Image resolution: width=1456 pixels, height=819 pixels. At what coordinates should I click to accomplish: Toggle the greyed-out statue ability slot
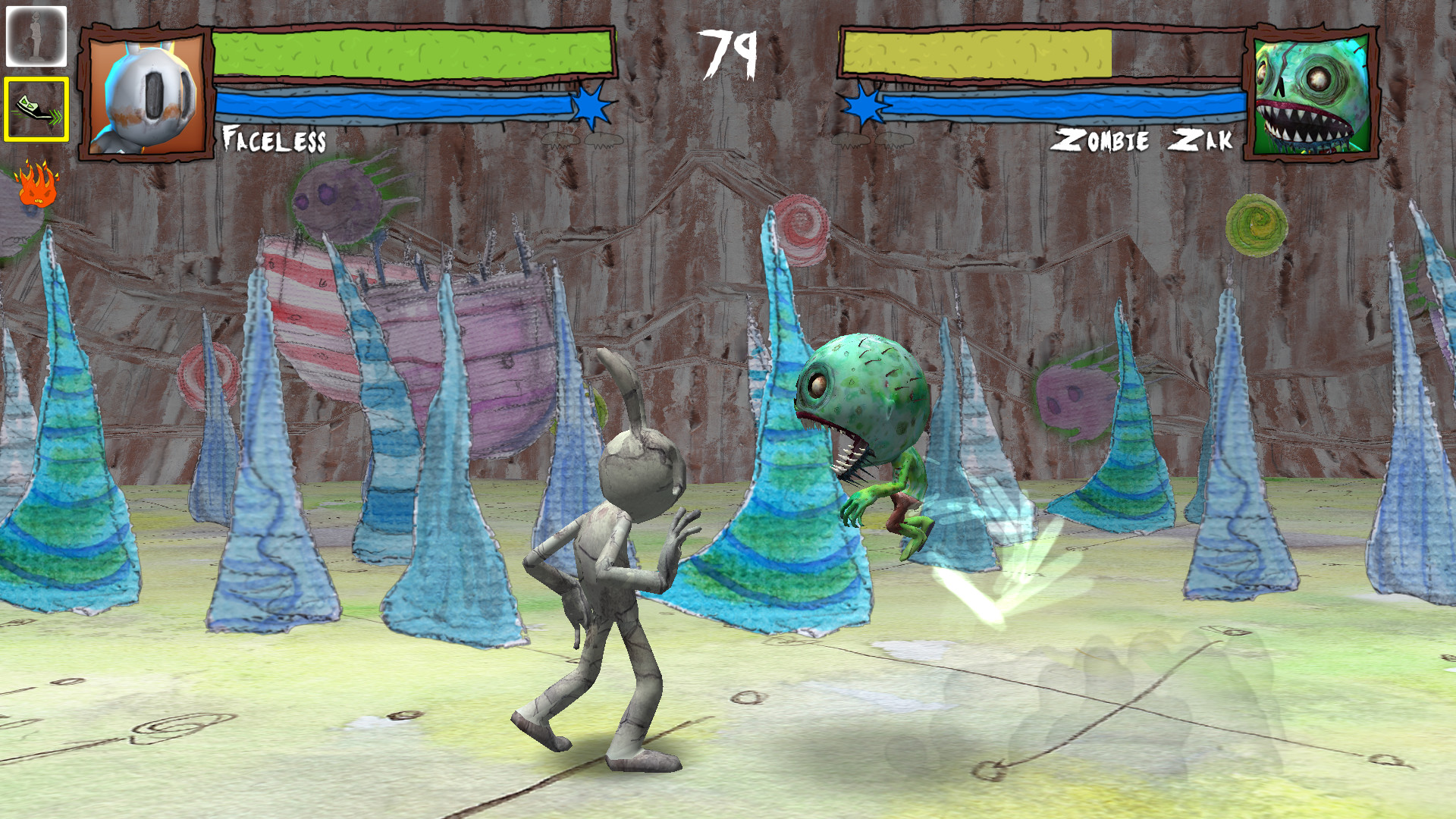(35, 34)
